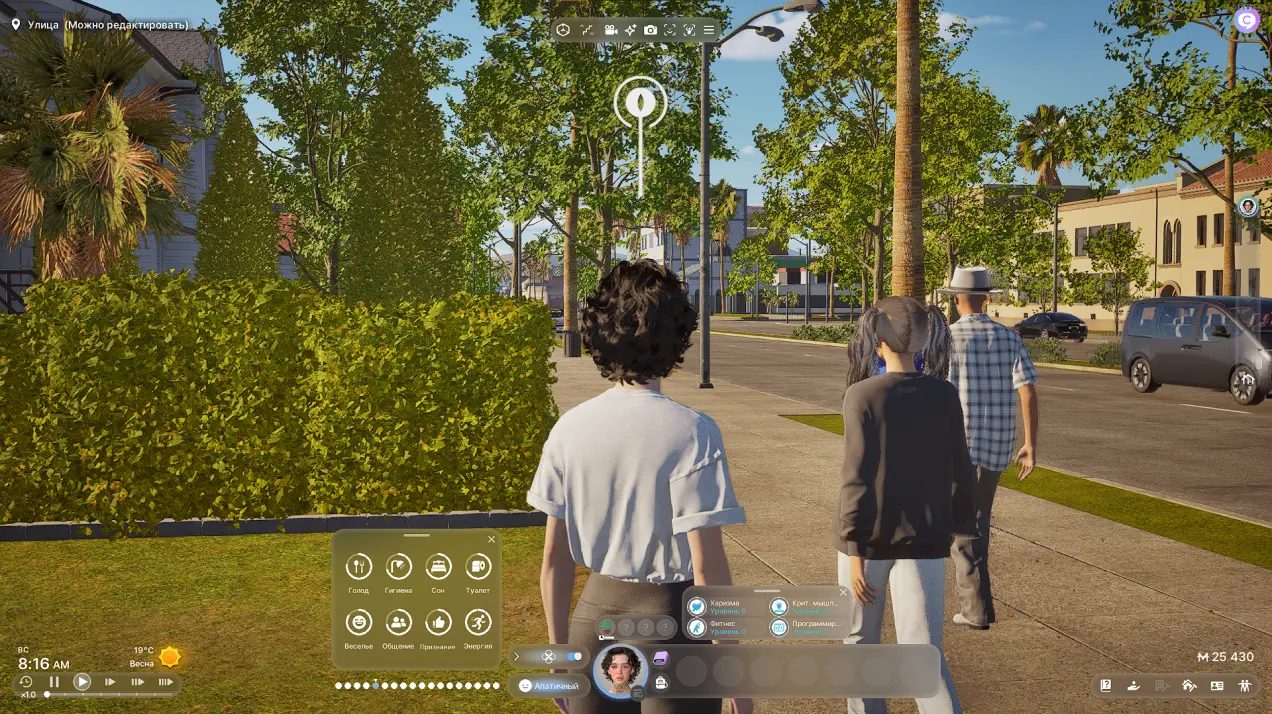
Task: Open the Голод (hunger) need
Action: tap(358, 567)
